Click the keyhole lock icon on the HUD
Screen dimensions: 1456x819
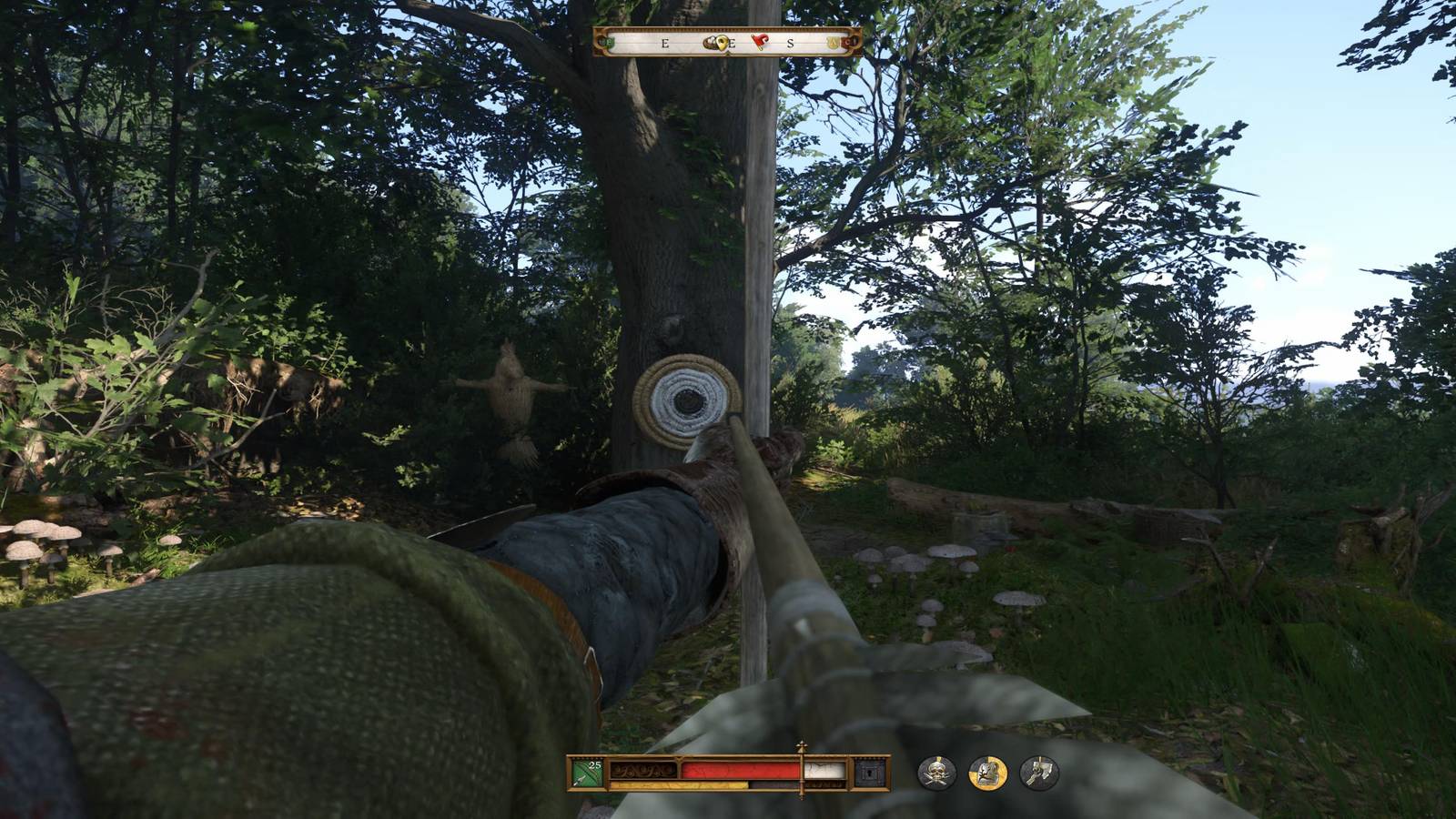871,774
